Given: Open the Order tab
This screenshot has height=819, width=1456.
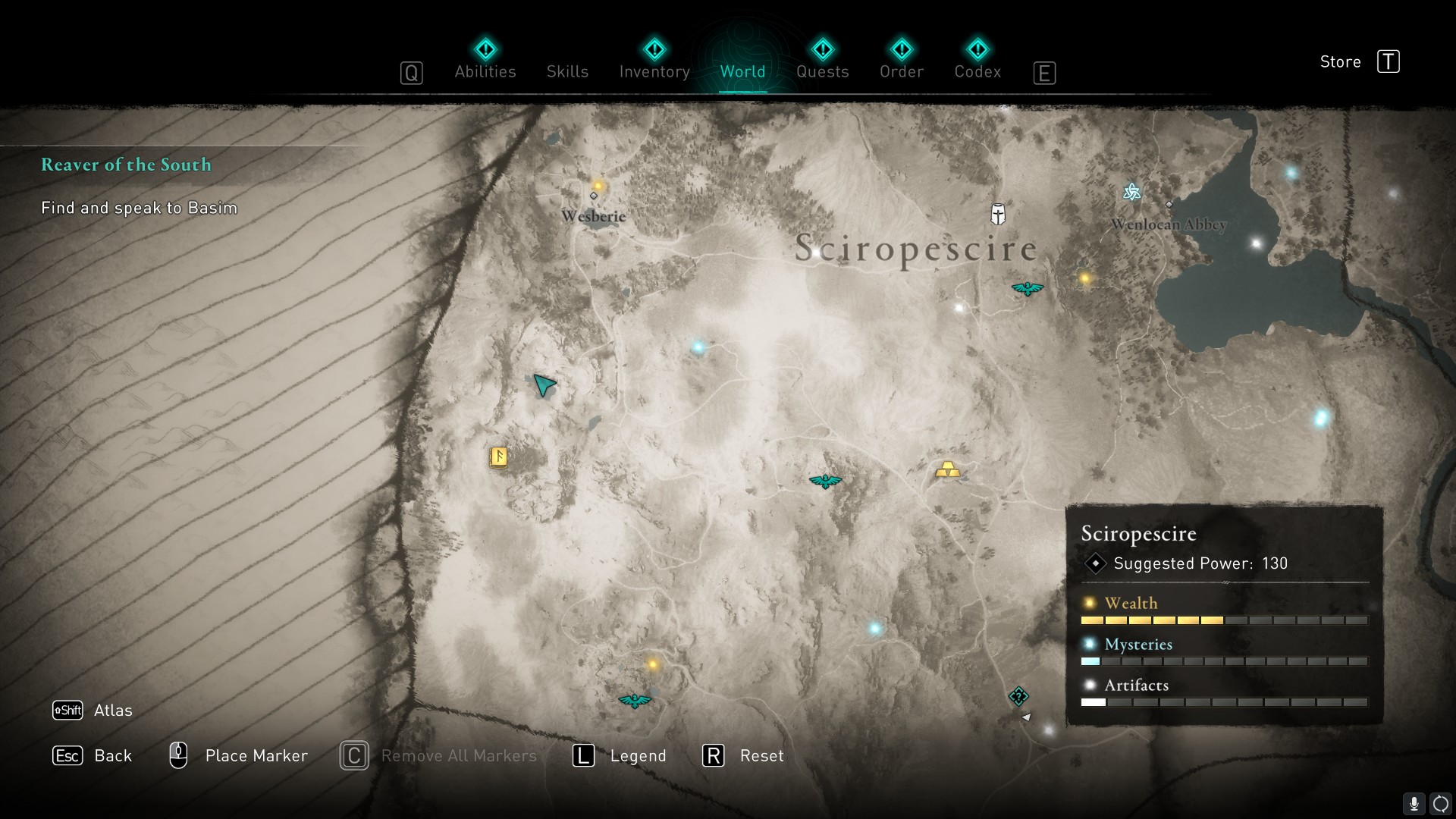Looking at the screenshot, I should coord(902,71).
